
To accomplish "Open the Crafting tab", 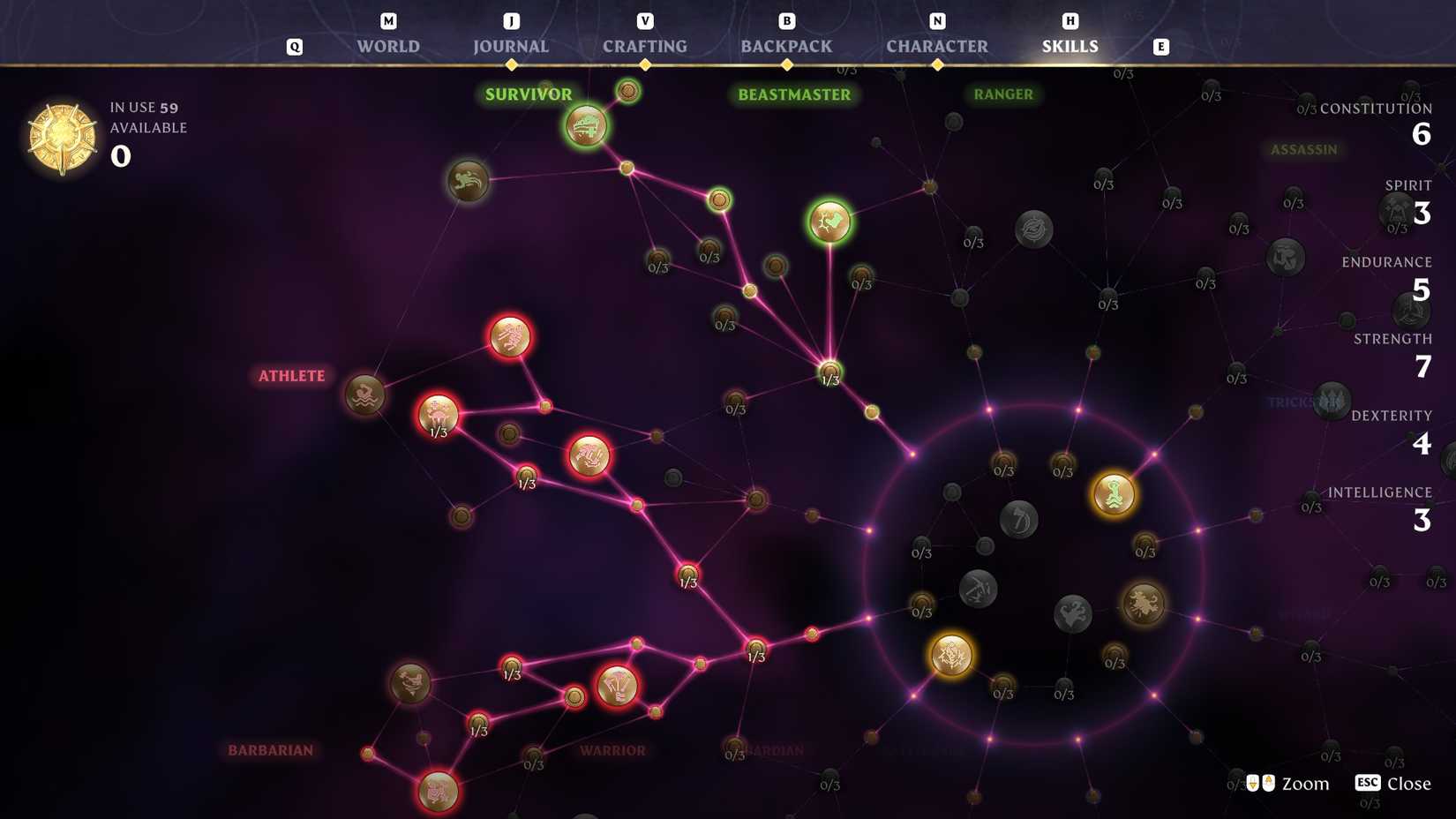I will 645,46.
